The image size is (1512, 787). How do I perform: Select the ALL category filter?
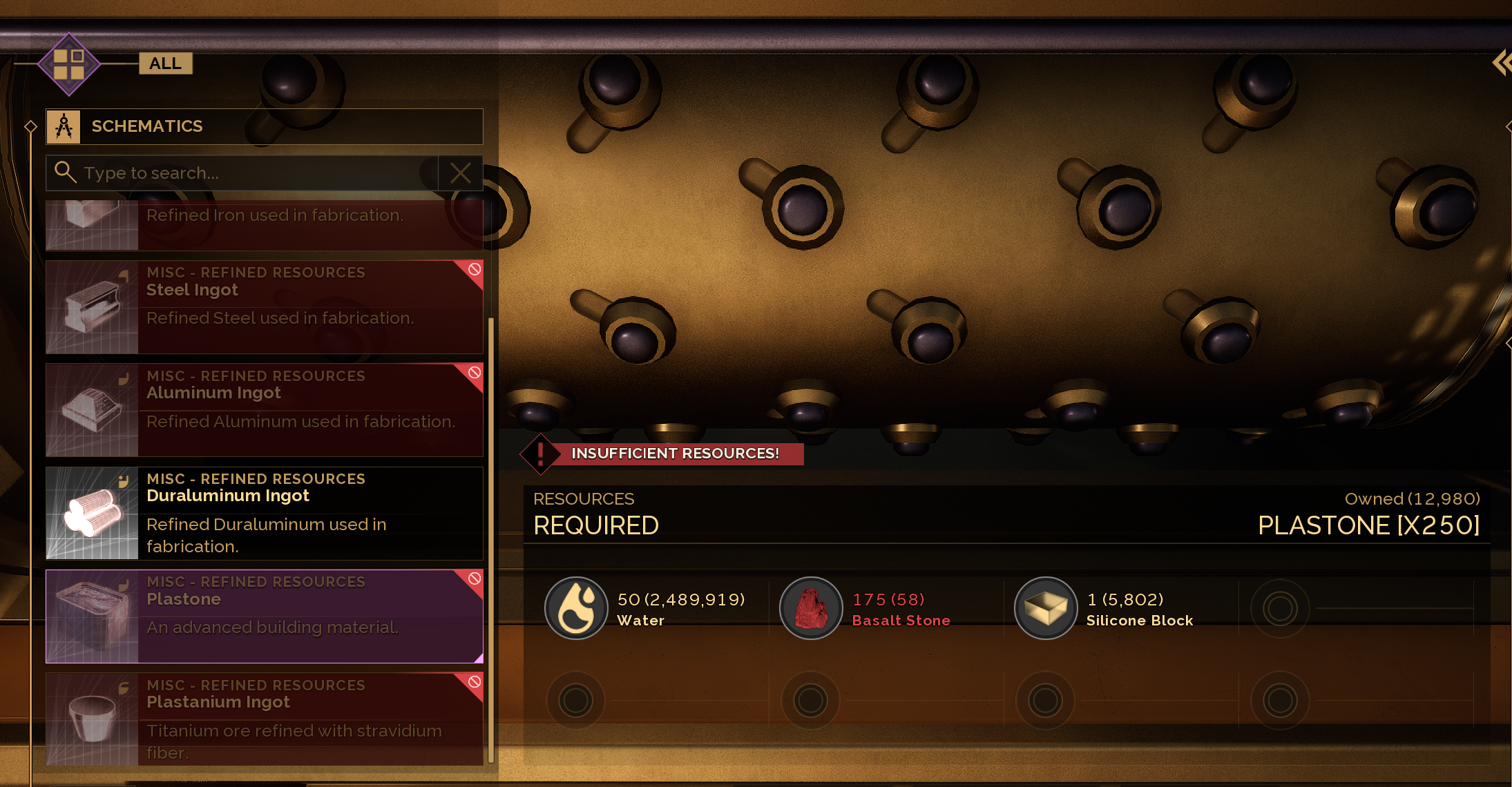click(x=165, y=64)
